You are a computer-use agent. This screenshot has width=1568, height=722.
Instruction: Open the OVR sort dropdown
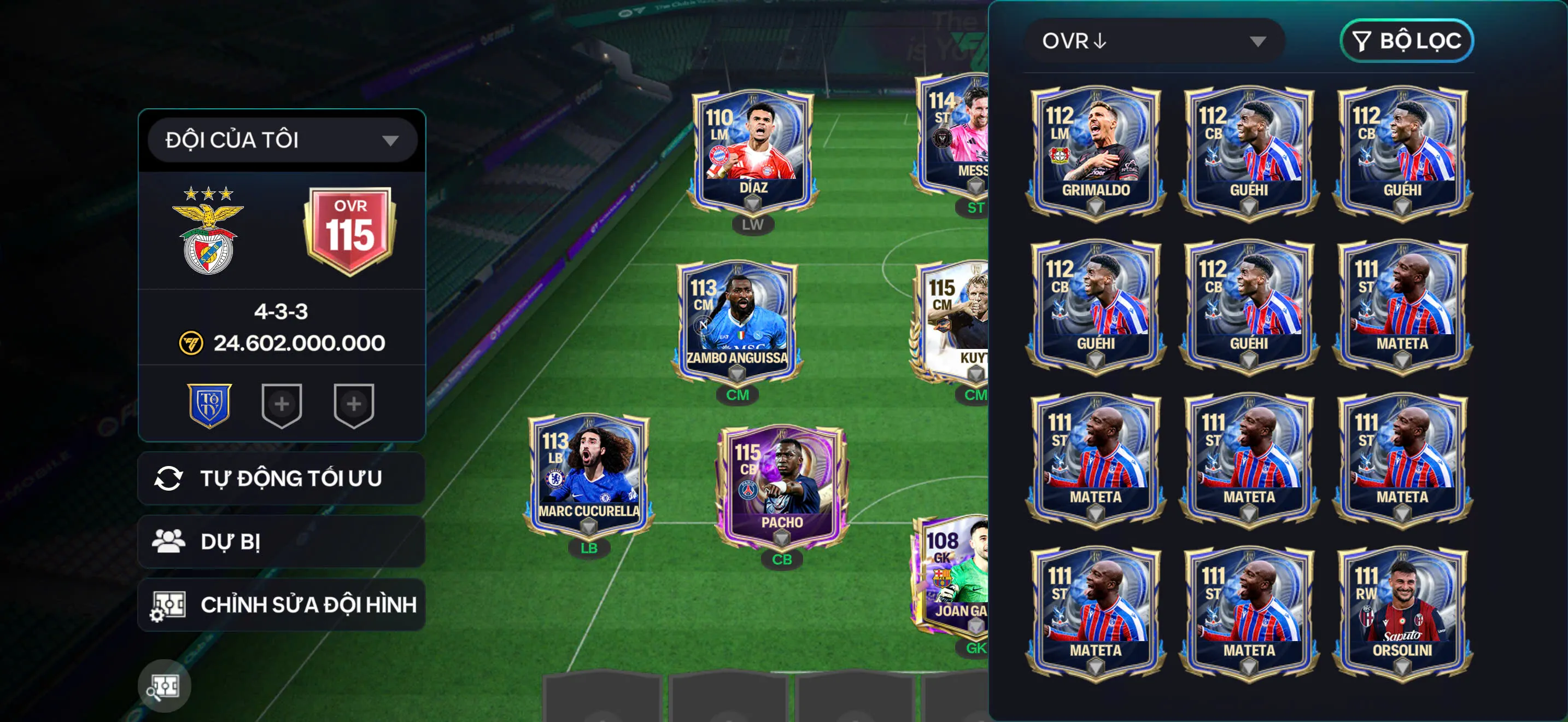click(1154, 41)
